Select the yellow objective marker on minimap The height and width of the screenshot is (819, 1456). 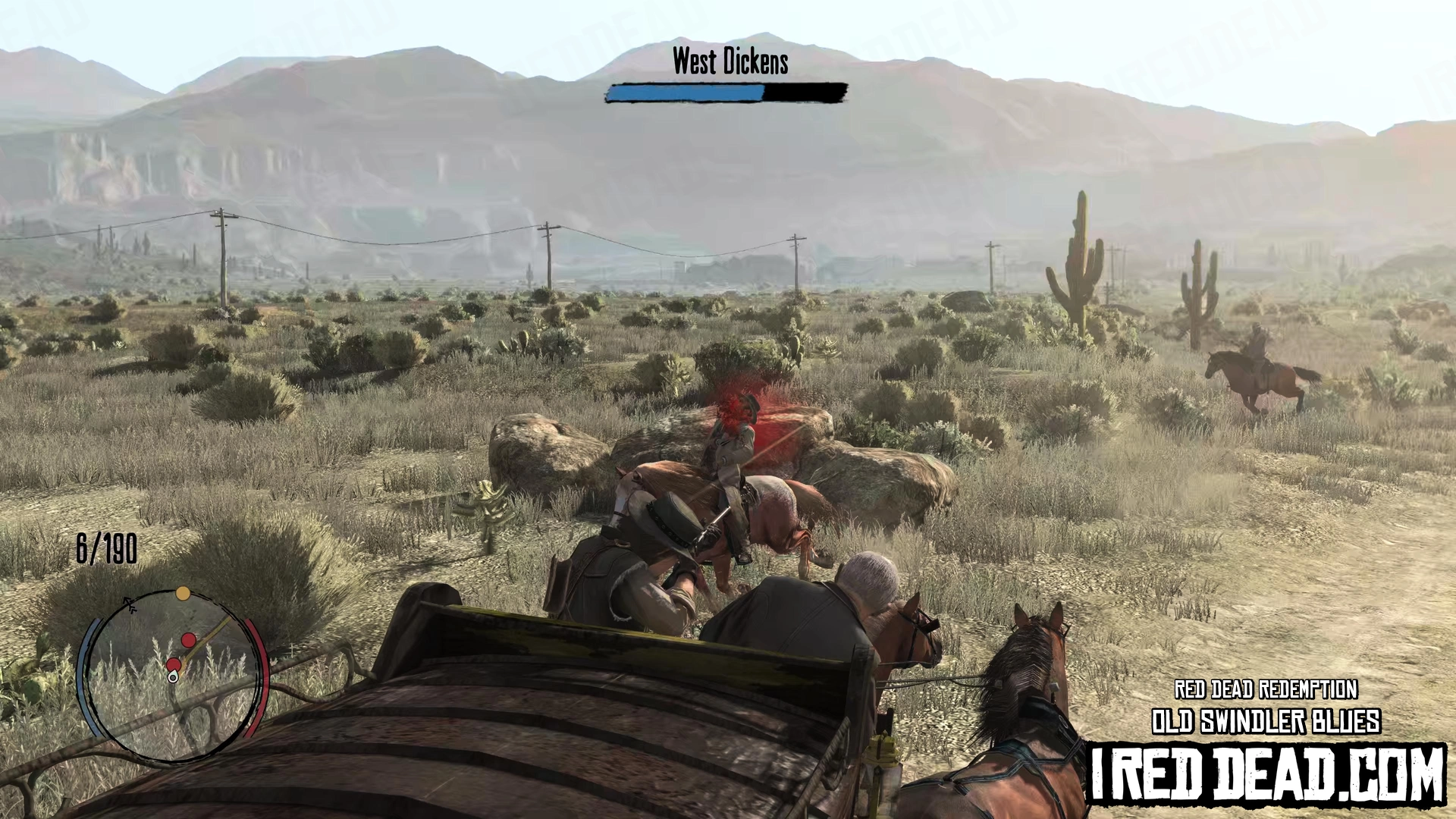183,593
